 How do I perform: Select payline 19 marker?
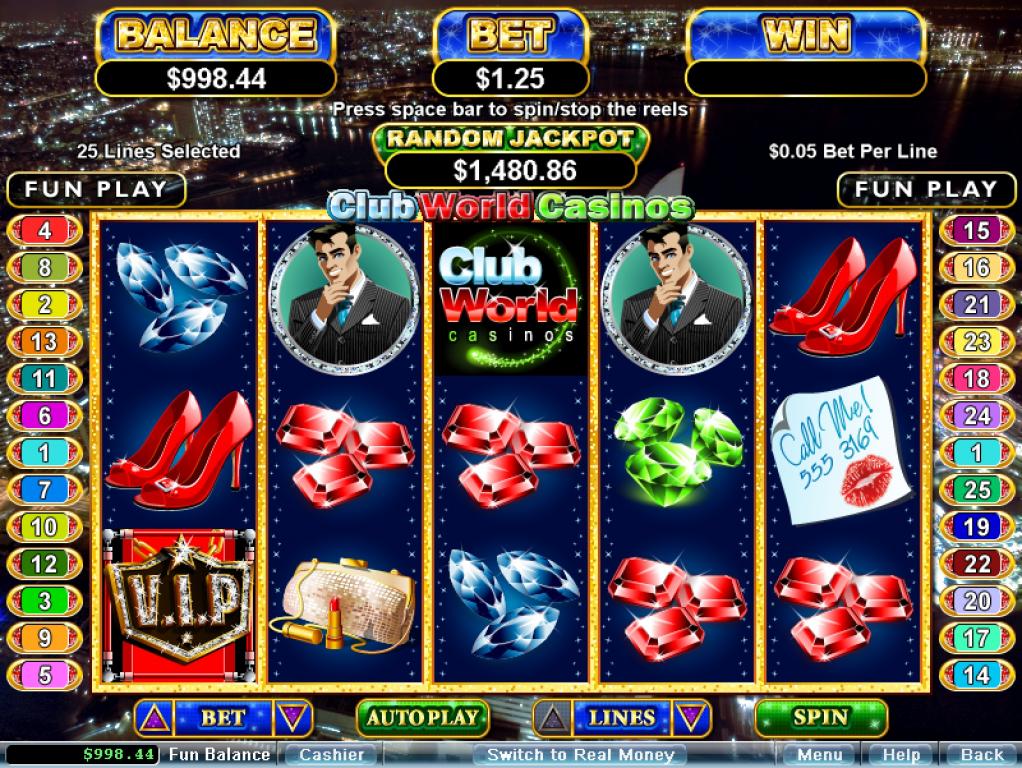pos(976,526)
